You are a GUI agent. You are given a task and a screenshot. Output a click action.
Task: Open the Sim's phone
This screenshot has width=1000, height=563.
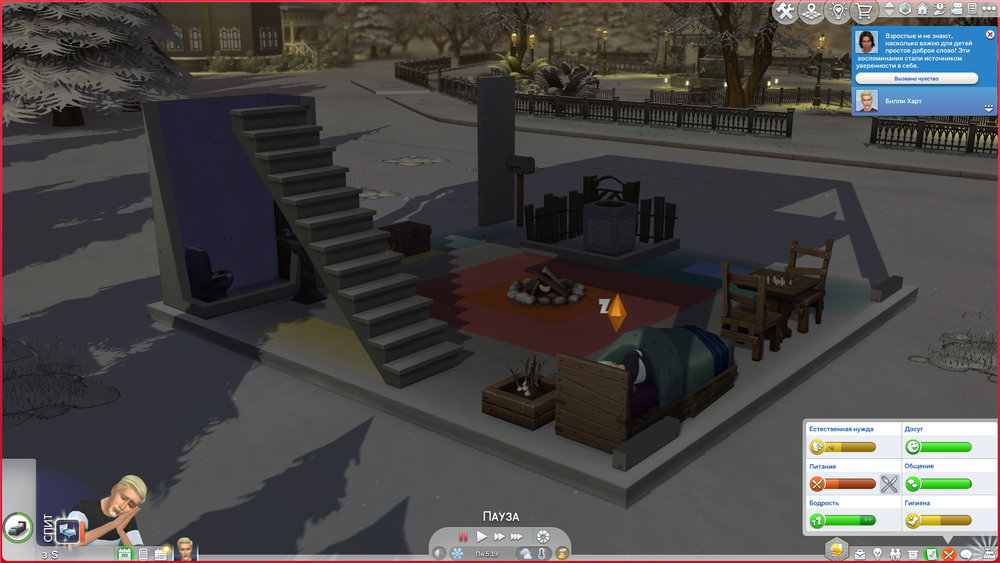[142, 553]
